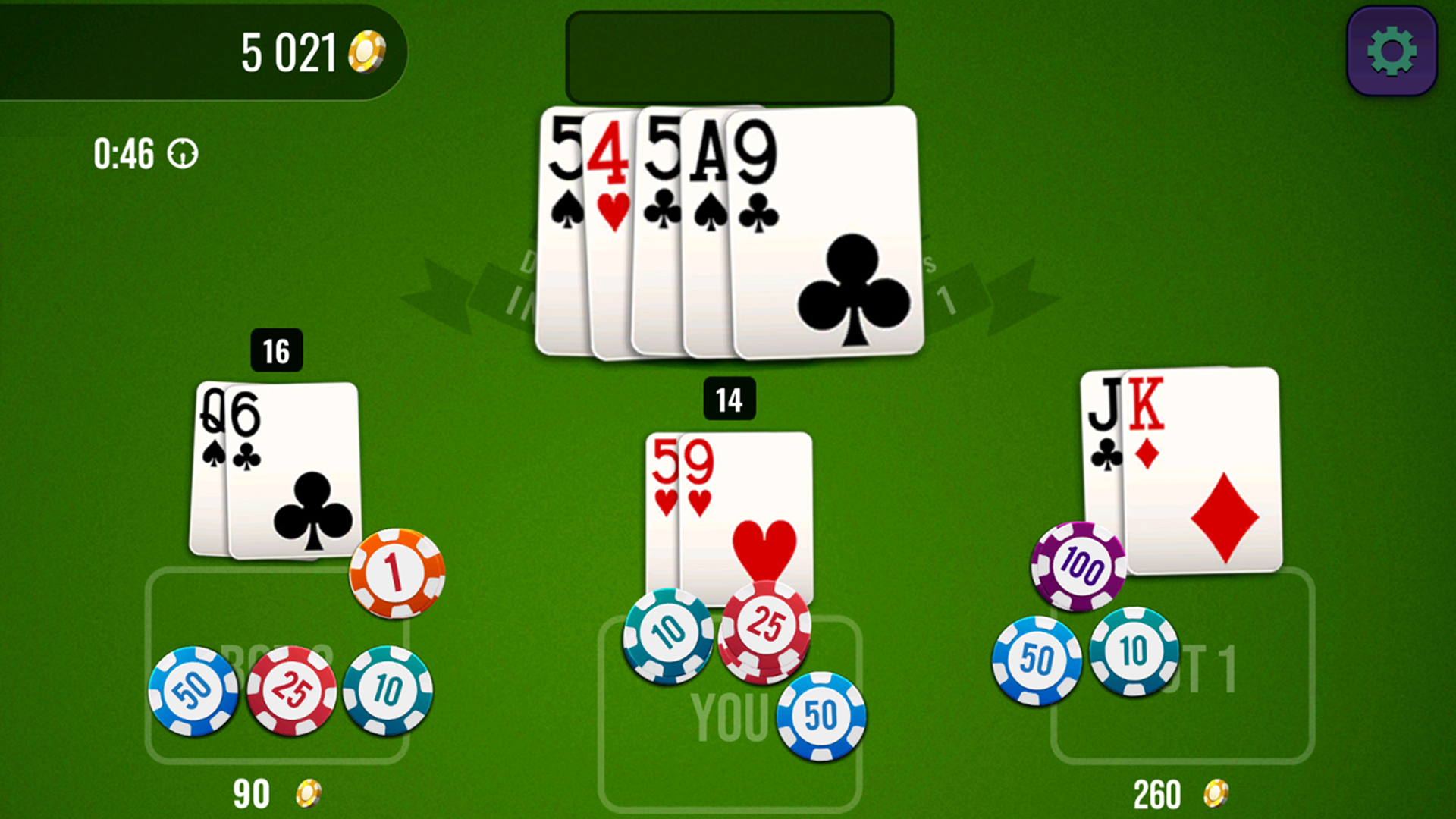Open the settings gear menu
This screenshot has height=819, width=1456.
[x=1390, y=49]
